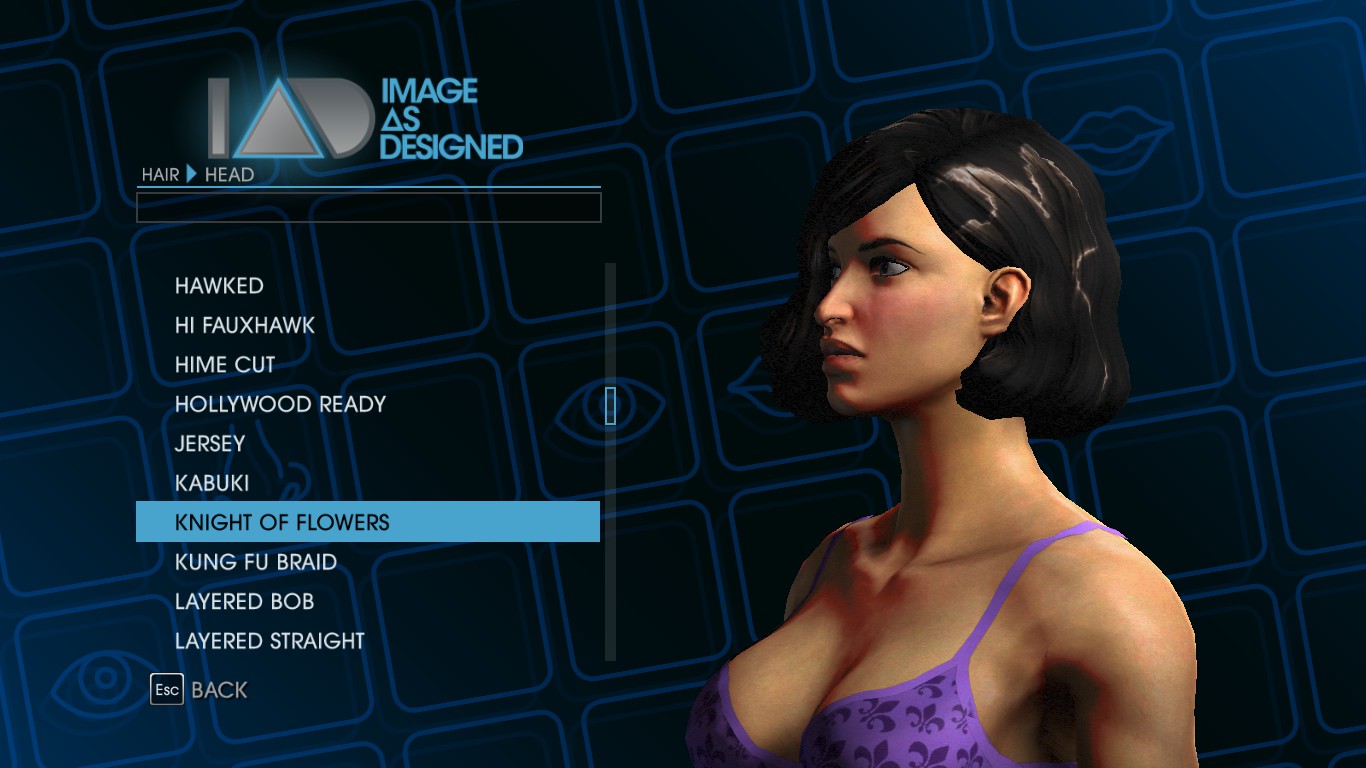Viewport: 1366px width, 768px height.
Task: Pick the Hime Cut hairstyle
Action: (225, 365)
